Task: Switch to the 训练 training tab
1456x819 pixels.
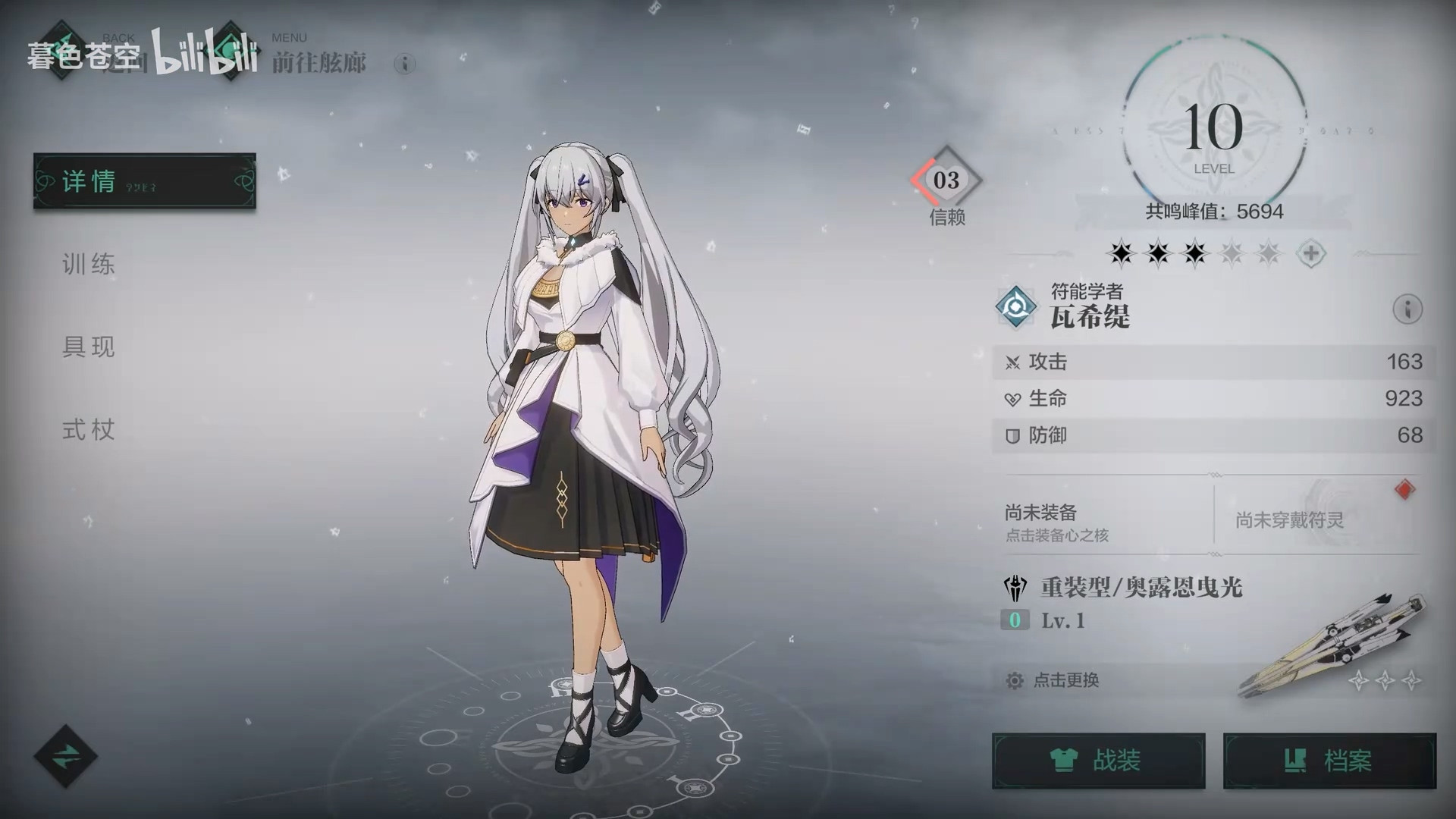Action: [x=89, y=265]
